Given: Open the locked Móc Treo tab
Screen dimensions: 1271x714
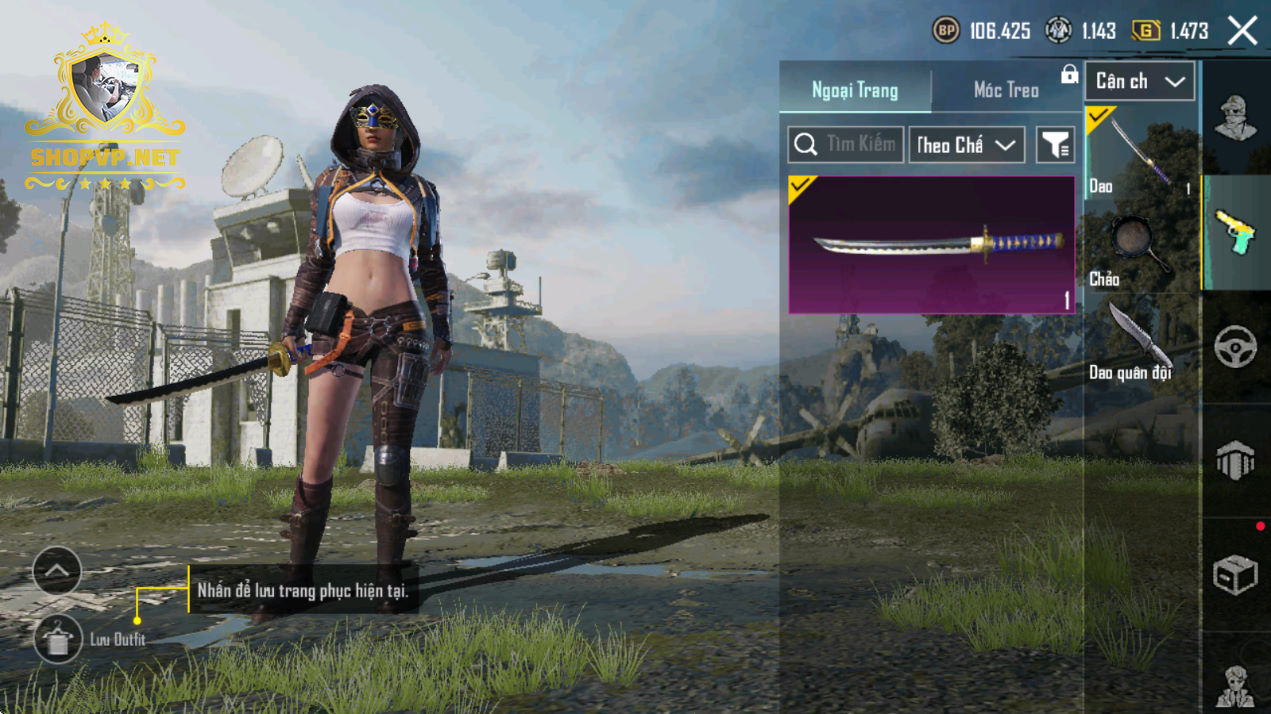Looking at the screenshot, I should click(1006, 90).
